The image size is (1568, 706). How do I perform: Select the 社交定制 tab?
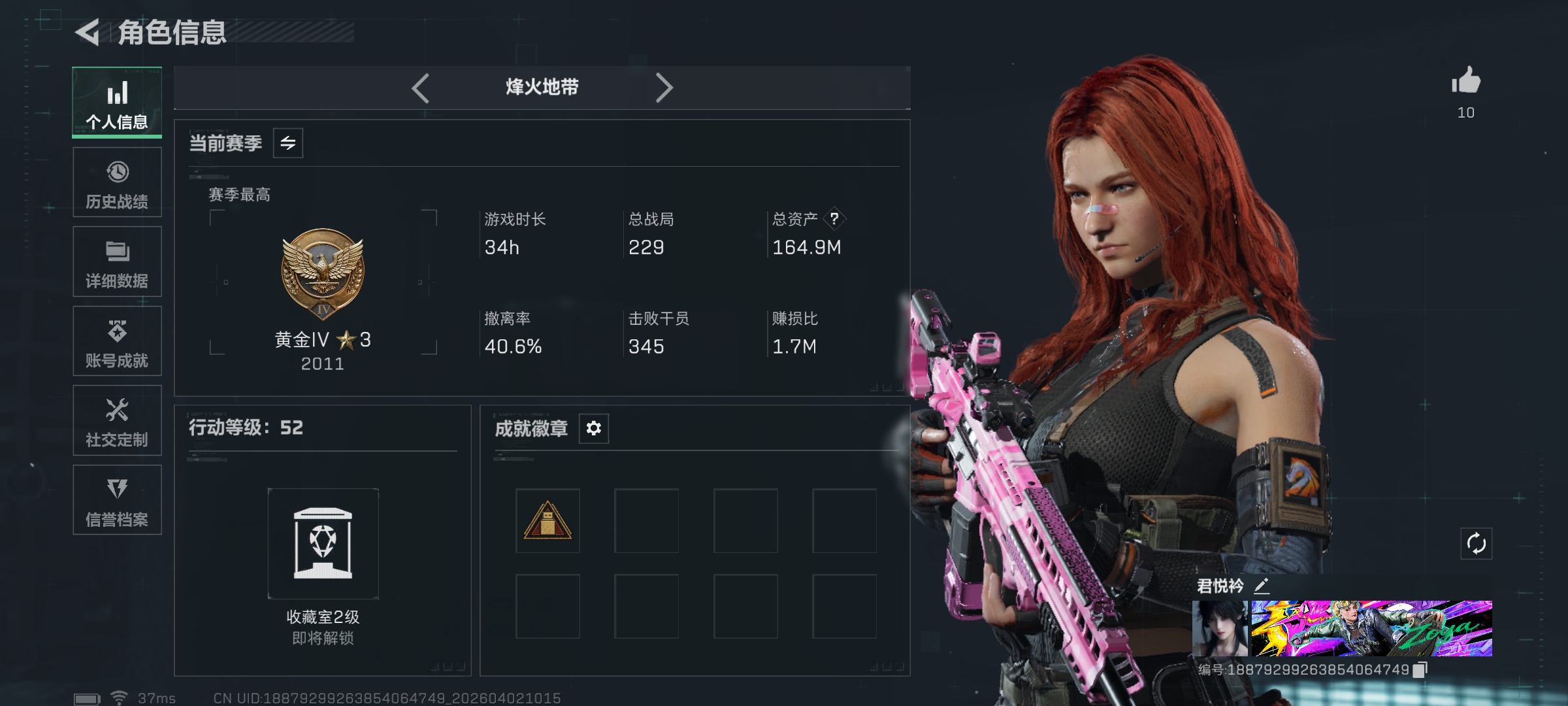click(x=117, y=420)
